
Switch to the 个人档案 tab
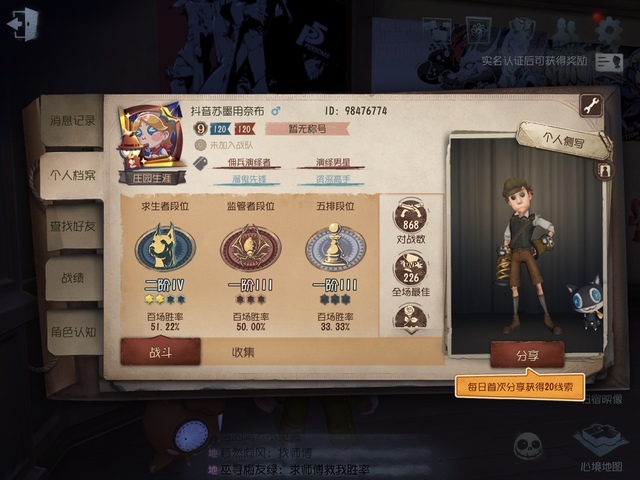click(x=73, y=175)
